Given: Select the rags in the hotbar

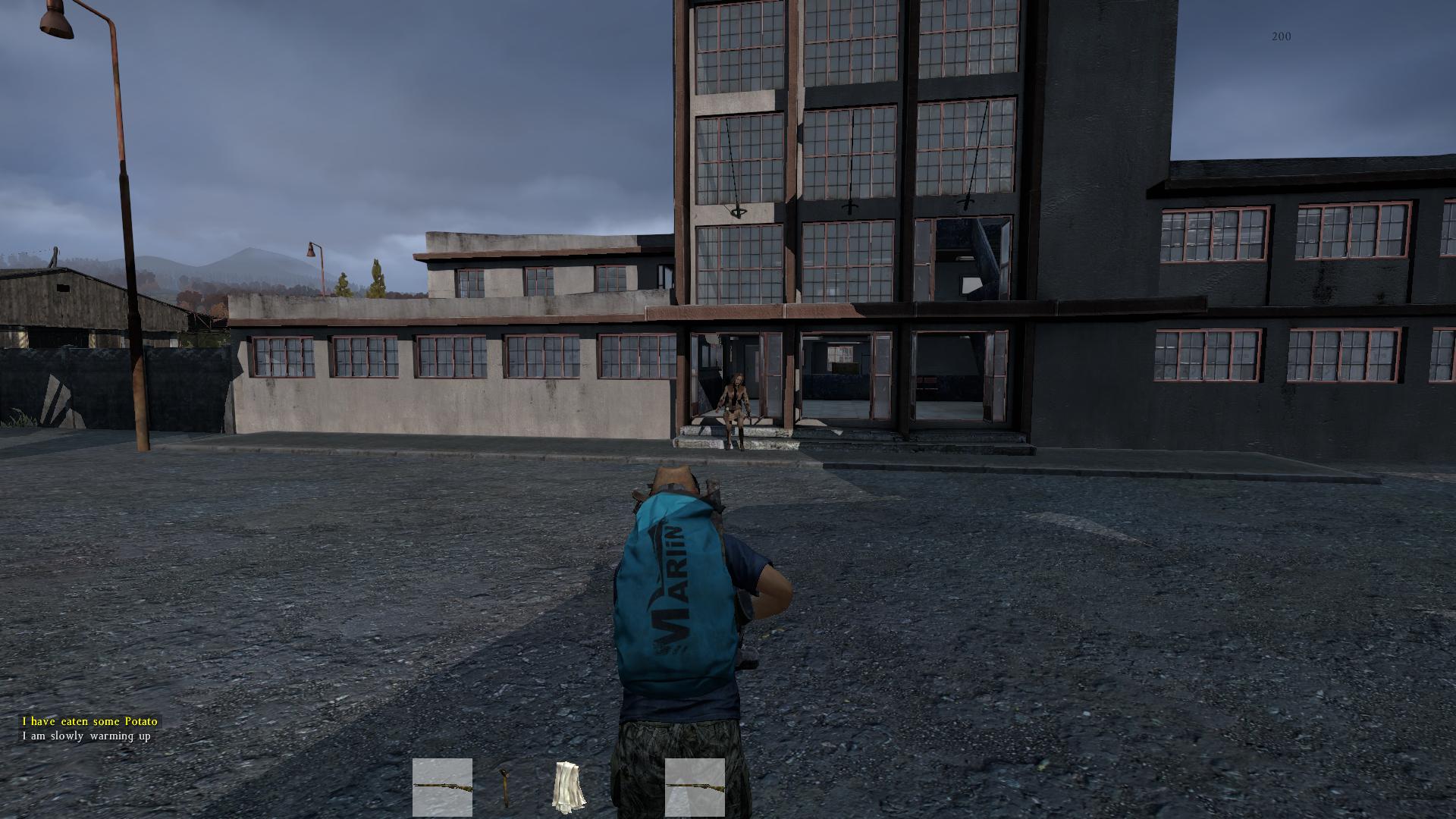Looking at the screenshot, I should point(569,789).
